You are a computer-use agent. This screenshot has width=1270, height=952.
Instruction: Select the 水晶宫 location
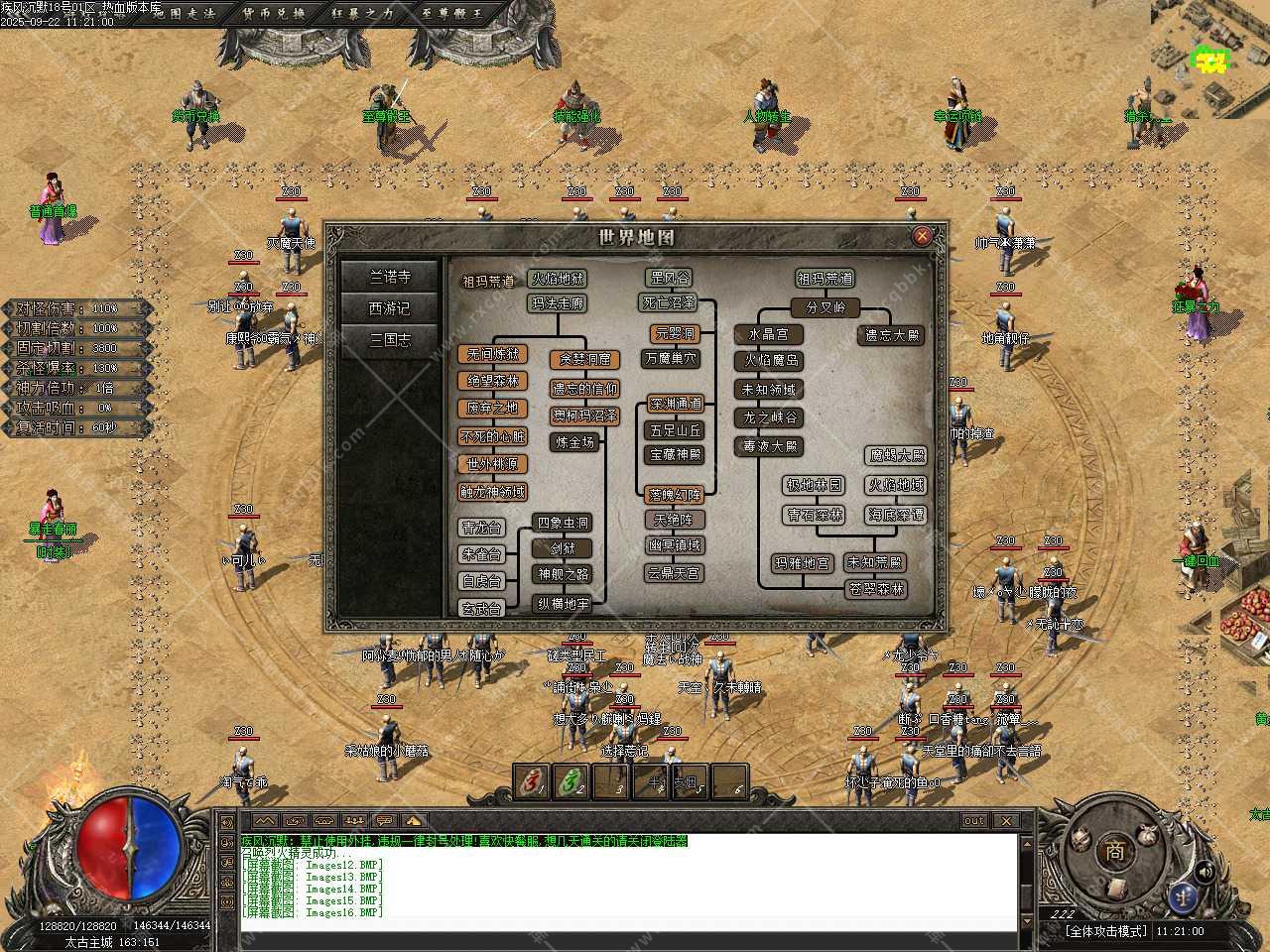tap(769, 334)
